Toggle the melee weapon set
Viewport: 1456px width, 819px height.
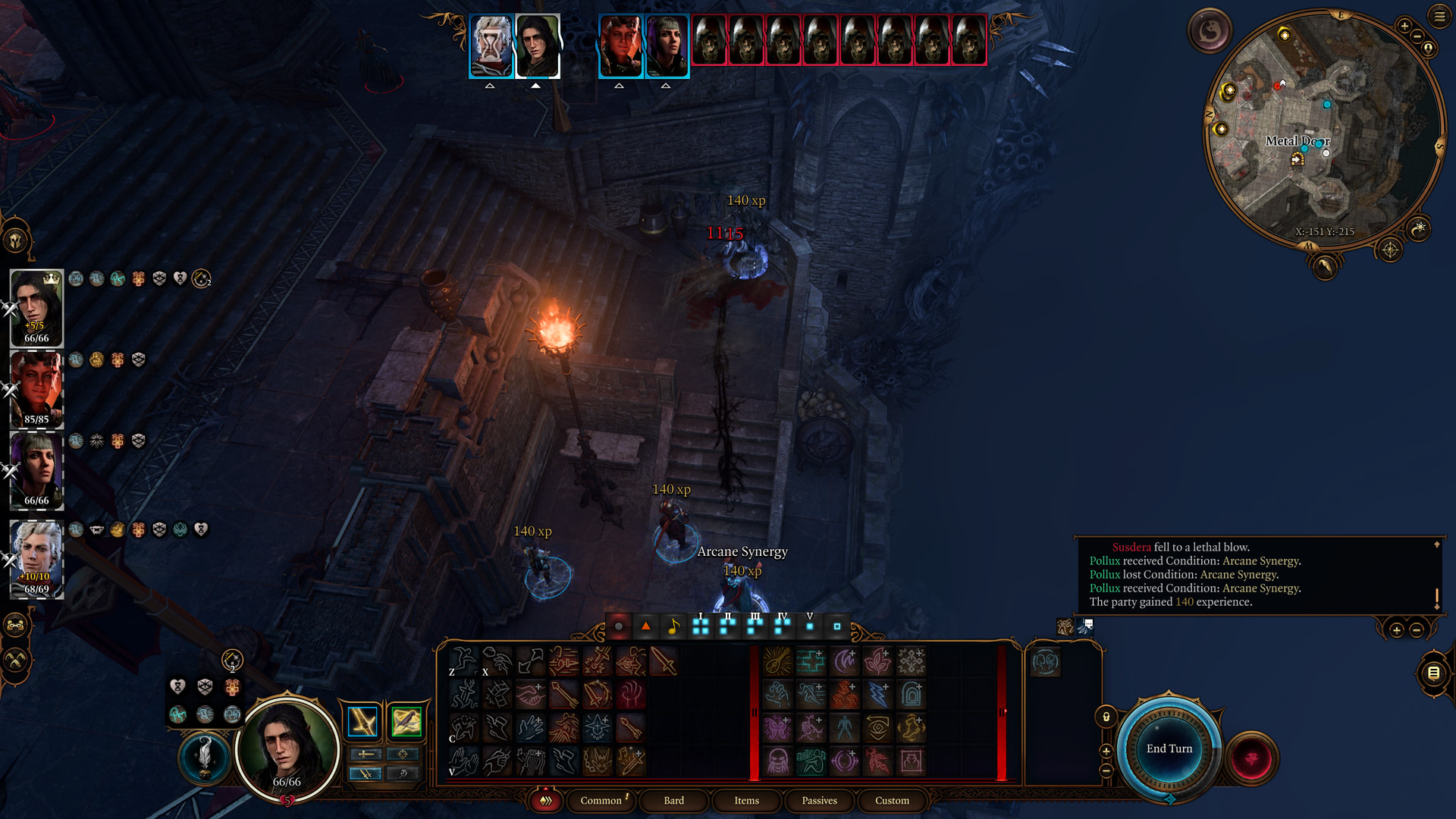(362, 721)
